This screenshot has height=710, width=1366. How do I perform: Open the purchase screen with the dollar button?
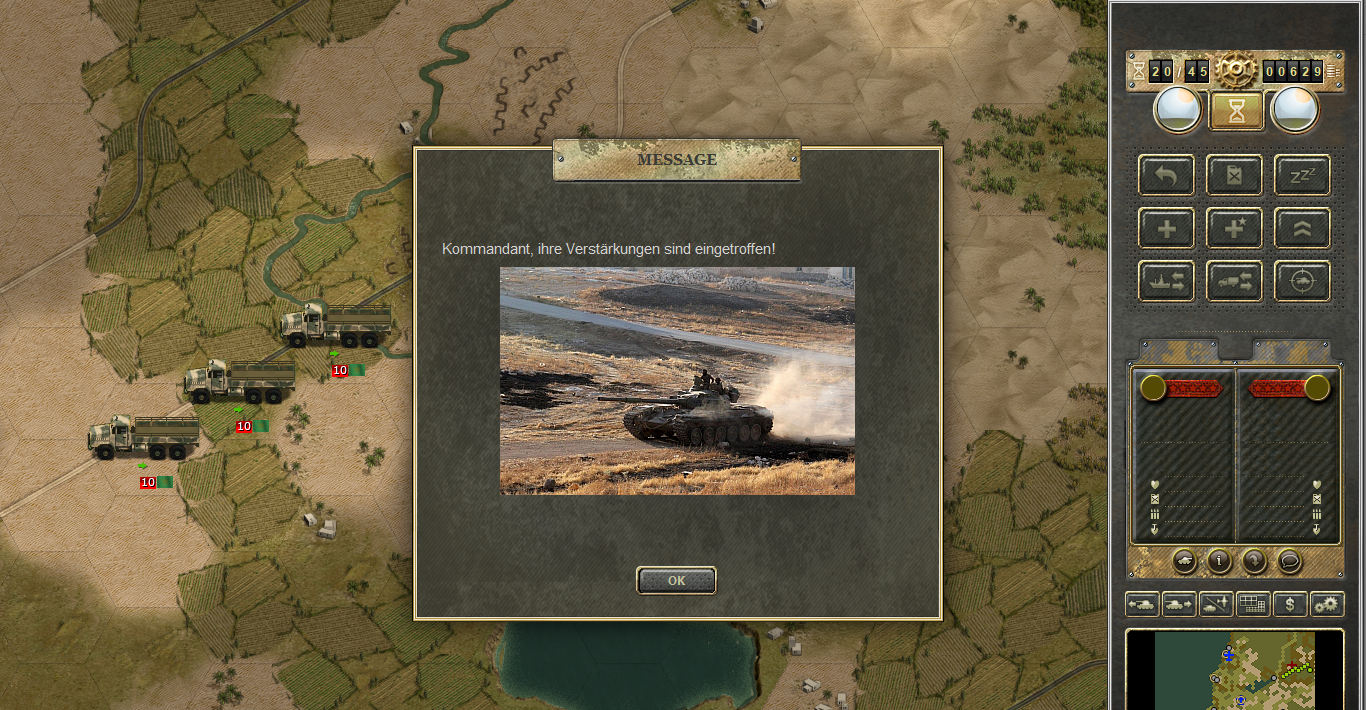tap(1290, 604)
